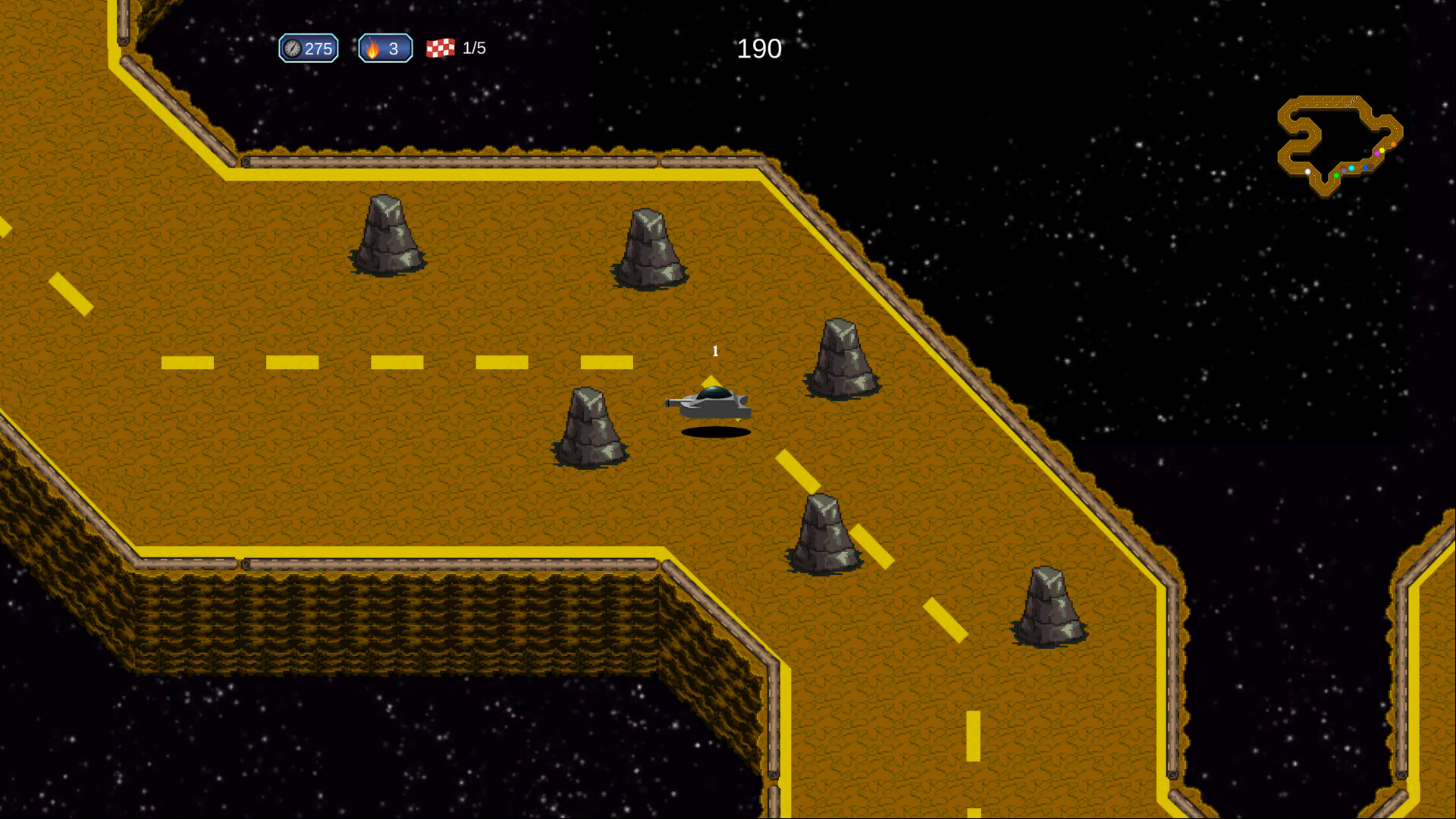Screen dimensions: 1456x819
Task: Click the position number 1 above the ship
Action: click(714, 351)
